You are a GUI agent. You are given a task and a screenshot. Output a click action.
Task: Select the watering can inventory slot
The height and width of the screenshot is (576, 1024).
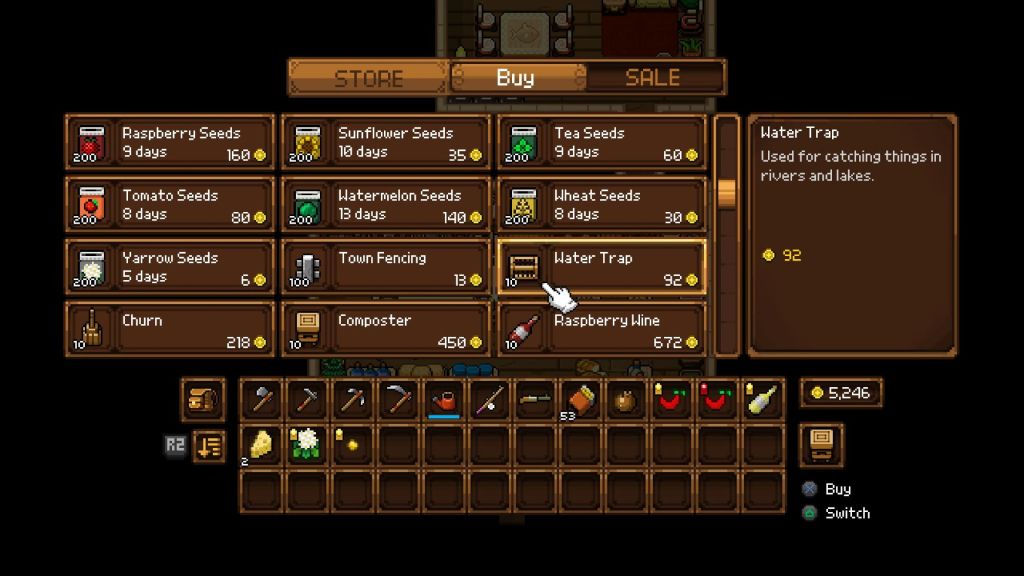click(446, 401)
